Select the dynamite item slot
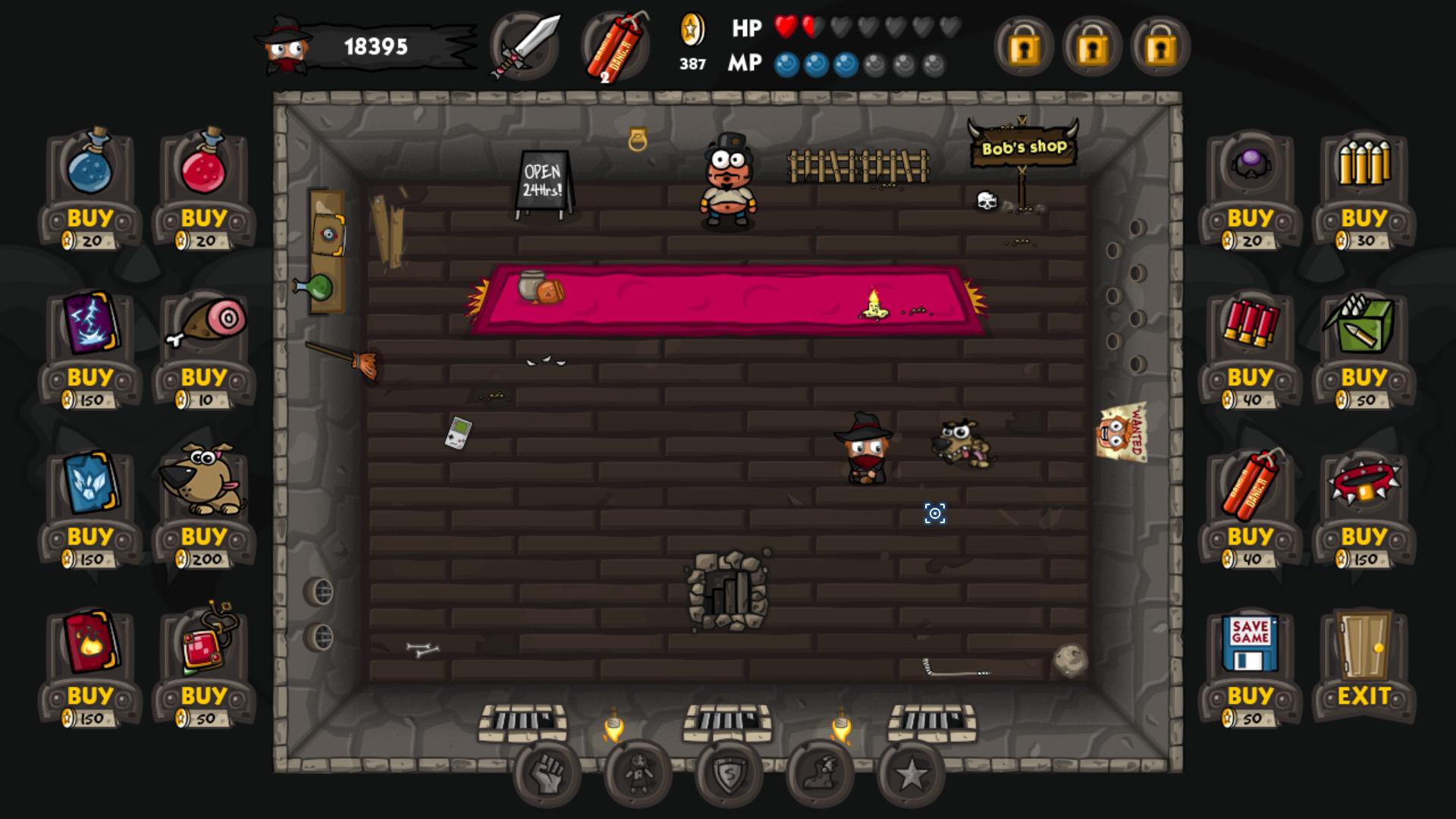Image resolution: width=1456 pixels, height=819 pixels. coord(616,46)
